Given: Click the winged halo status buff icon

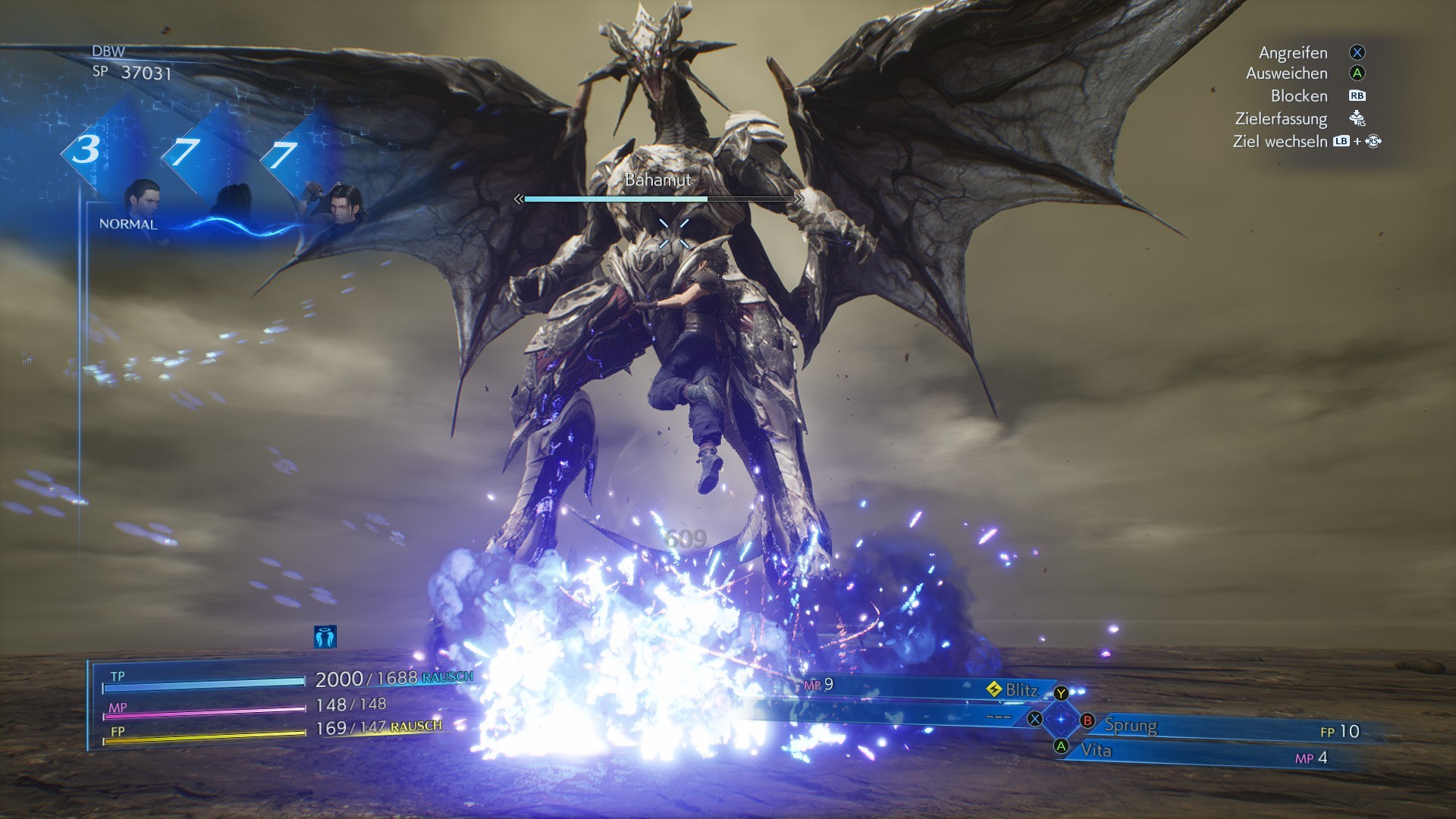Looking at the screenshot, I should pos(325,637).
